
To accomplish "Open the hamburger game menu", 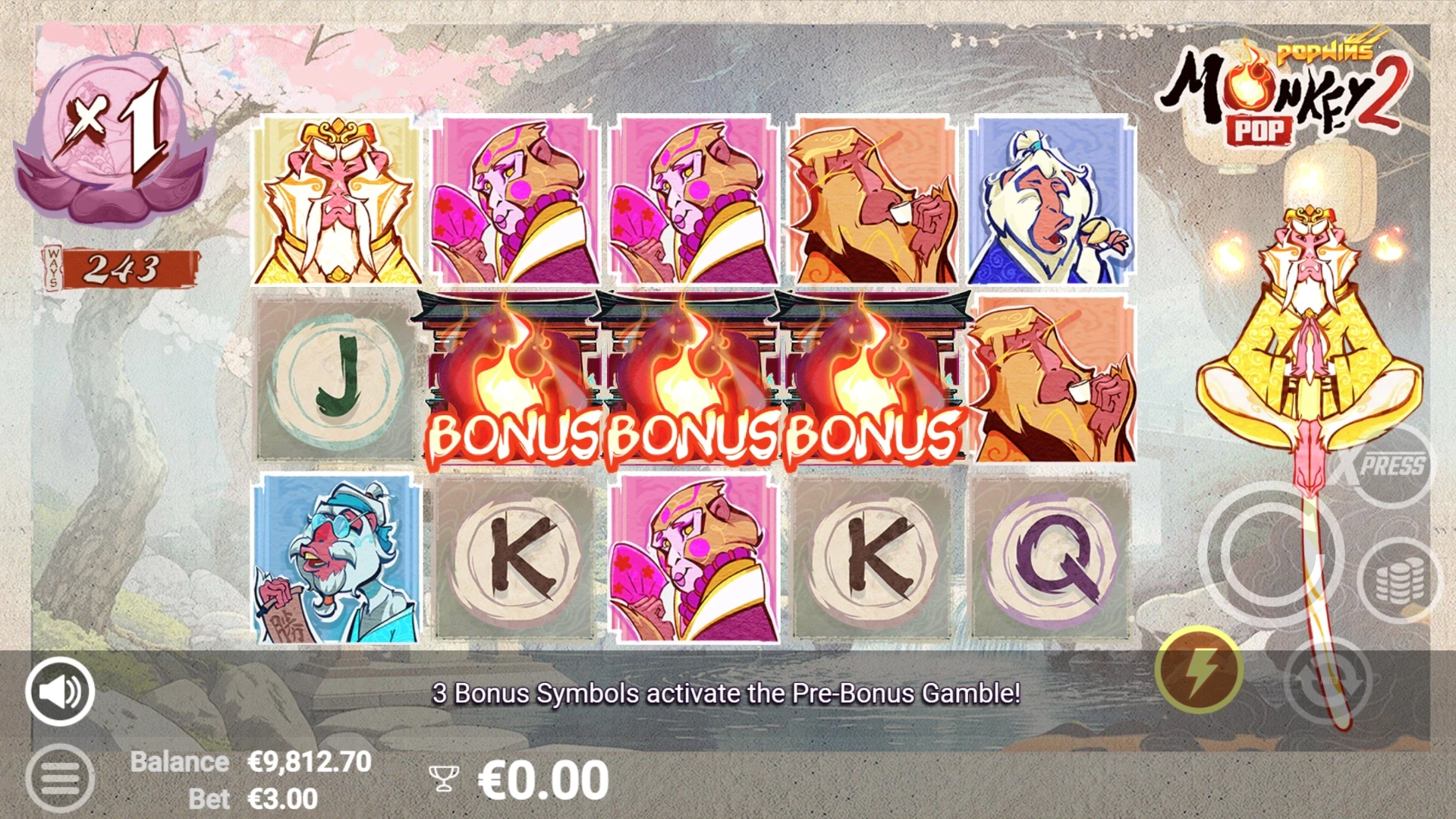I will click(x=59, y=777).
